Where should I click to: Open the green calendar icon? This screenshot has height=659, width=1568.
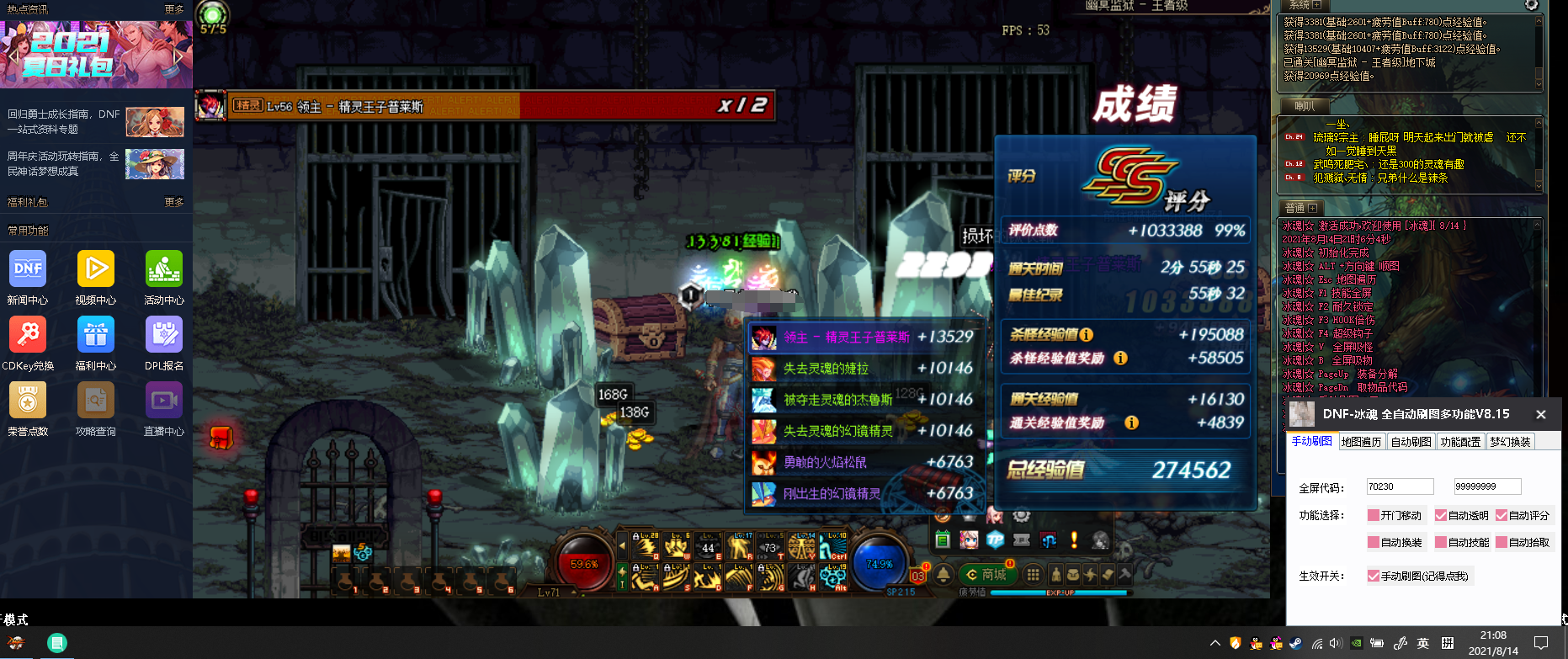pos(943,540)
